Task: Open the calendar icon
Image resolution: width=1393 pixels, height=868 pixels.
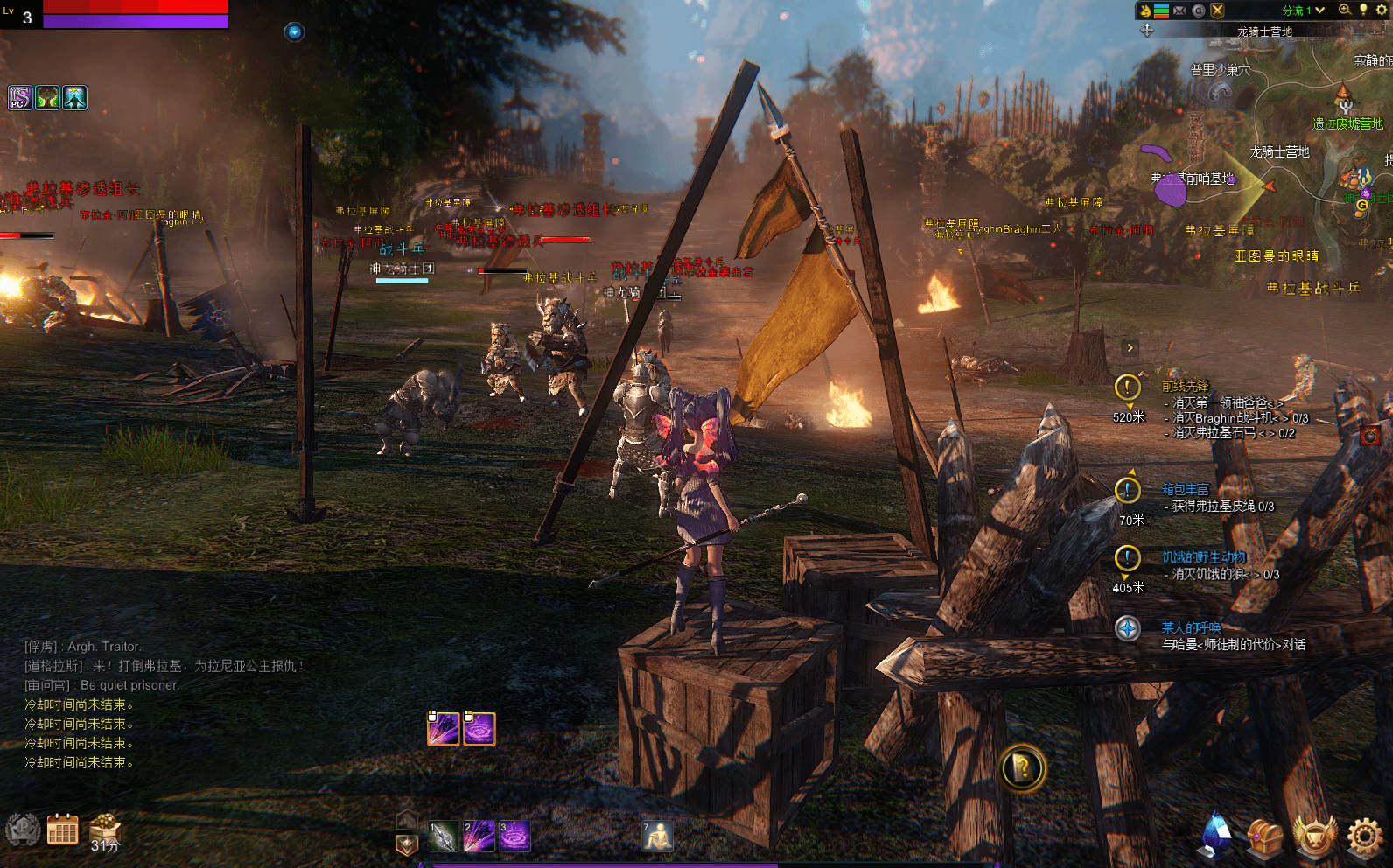Action: click(x=62, y=829)
